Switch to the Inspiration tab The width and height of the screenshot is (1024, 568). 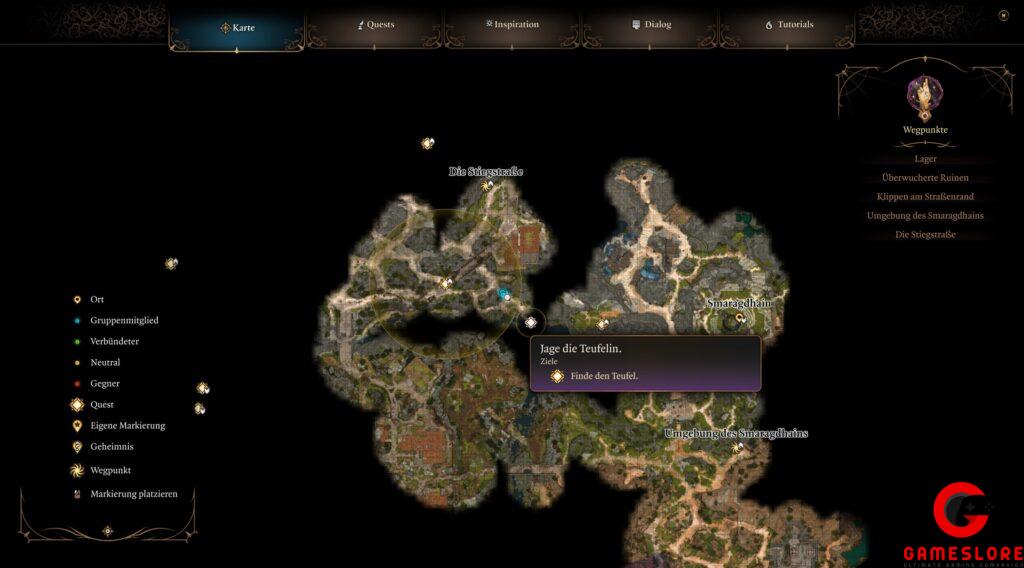pos(513,25)
